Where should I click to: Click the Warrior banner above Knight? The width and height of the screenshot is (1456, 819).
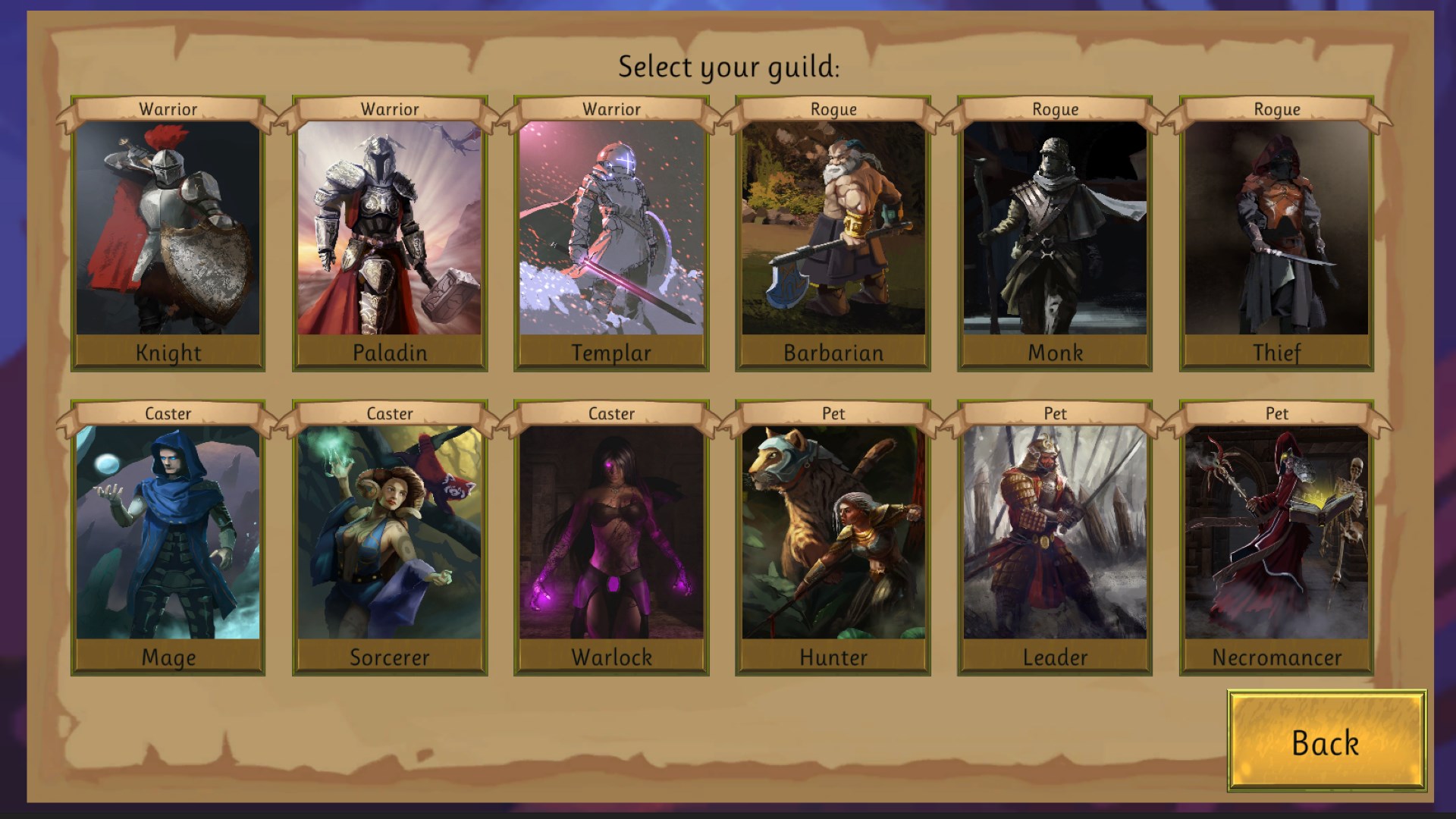click(168, 109)
